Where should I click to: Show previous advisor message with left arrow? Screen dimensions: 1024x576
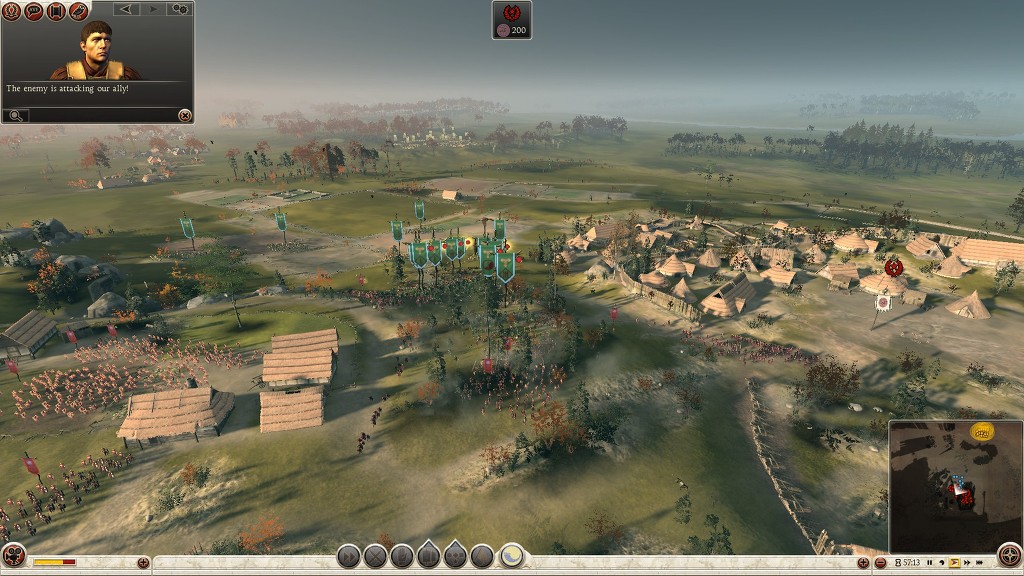126,9
